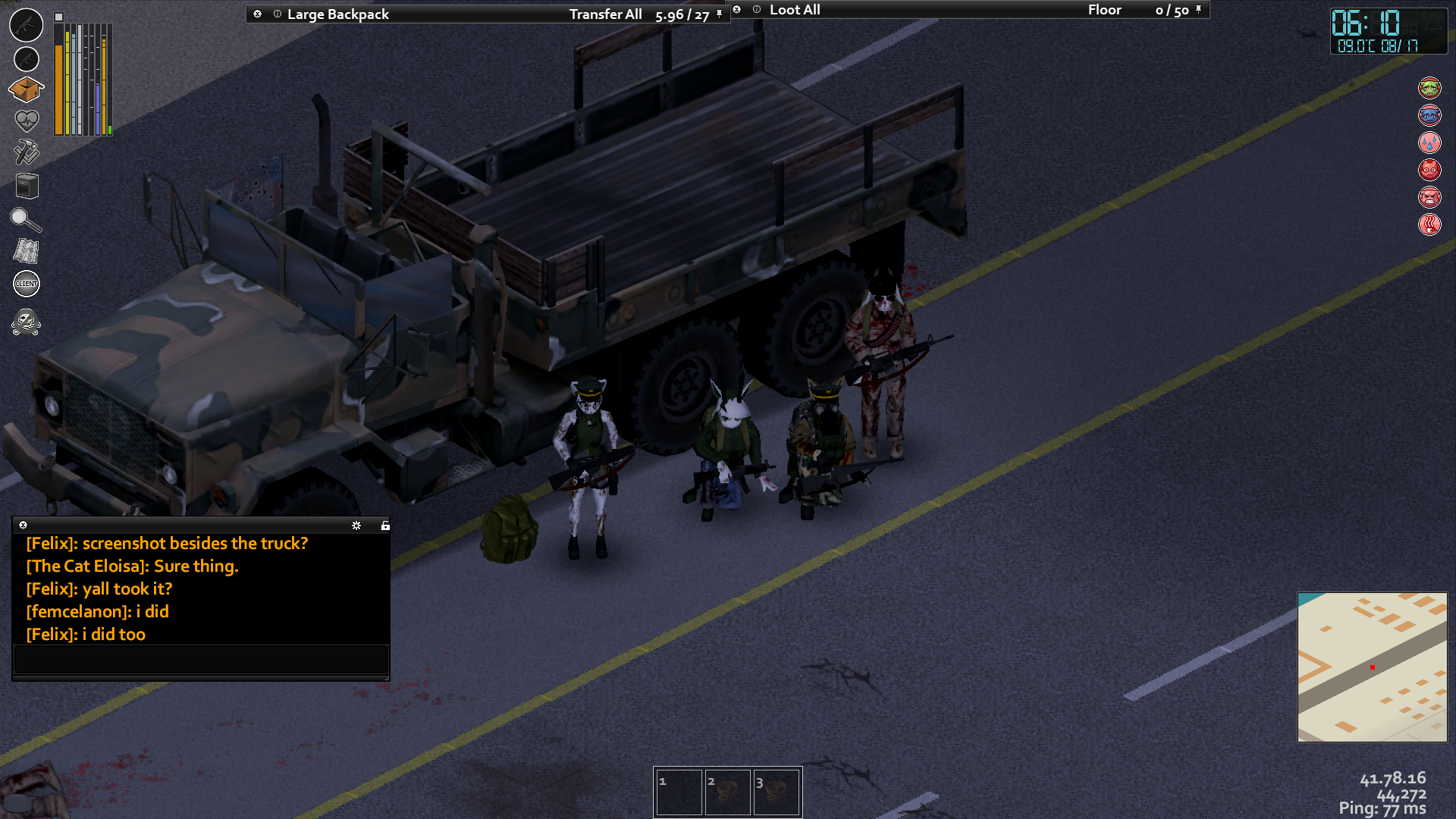Open the crafting hammer menu
1456x819 pixels.
click(27, 152)
